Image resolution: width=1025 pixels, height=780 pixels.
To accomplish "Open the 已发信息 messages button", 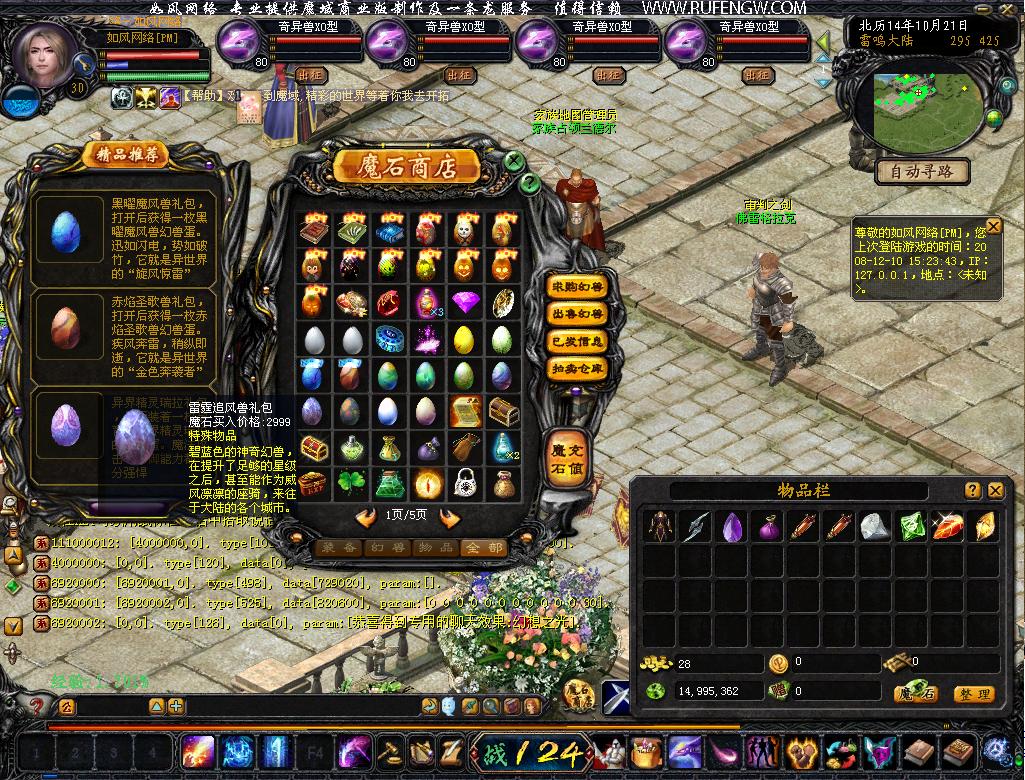I will coord(577,341).
